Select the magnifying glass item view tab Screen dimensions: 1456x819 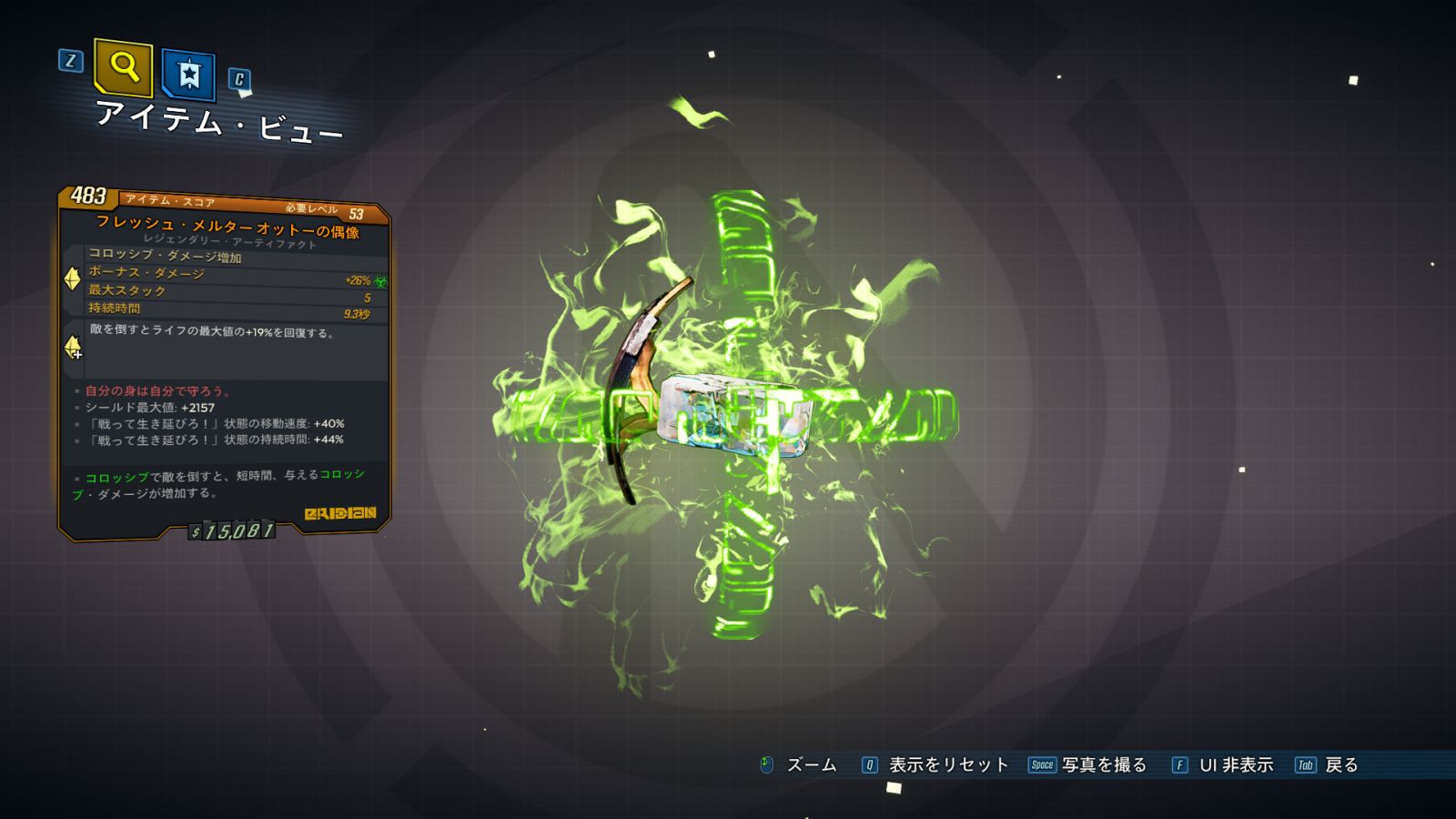pos(123,66)
